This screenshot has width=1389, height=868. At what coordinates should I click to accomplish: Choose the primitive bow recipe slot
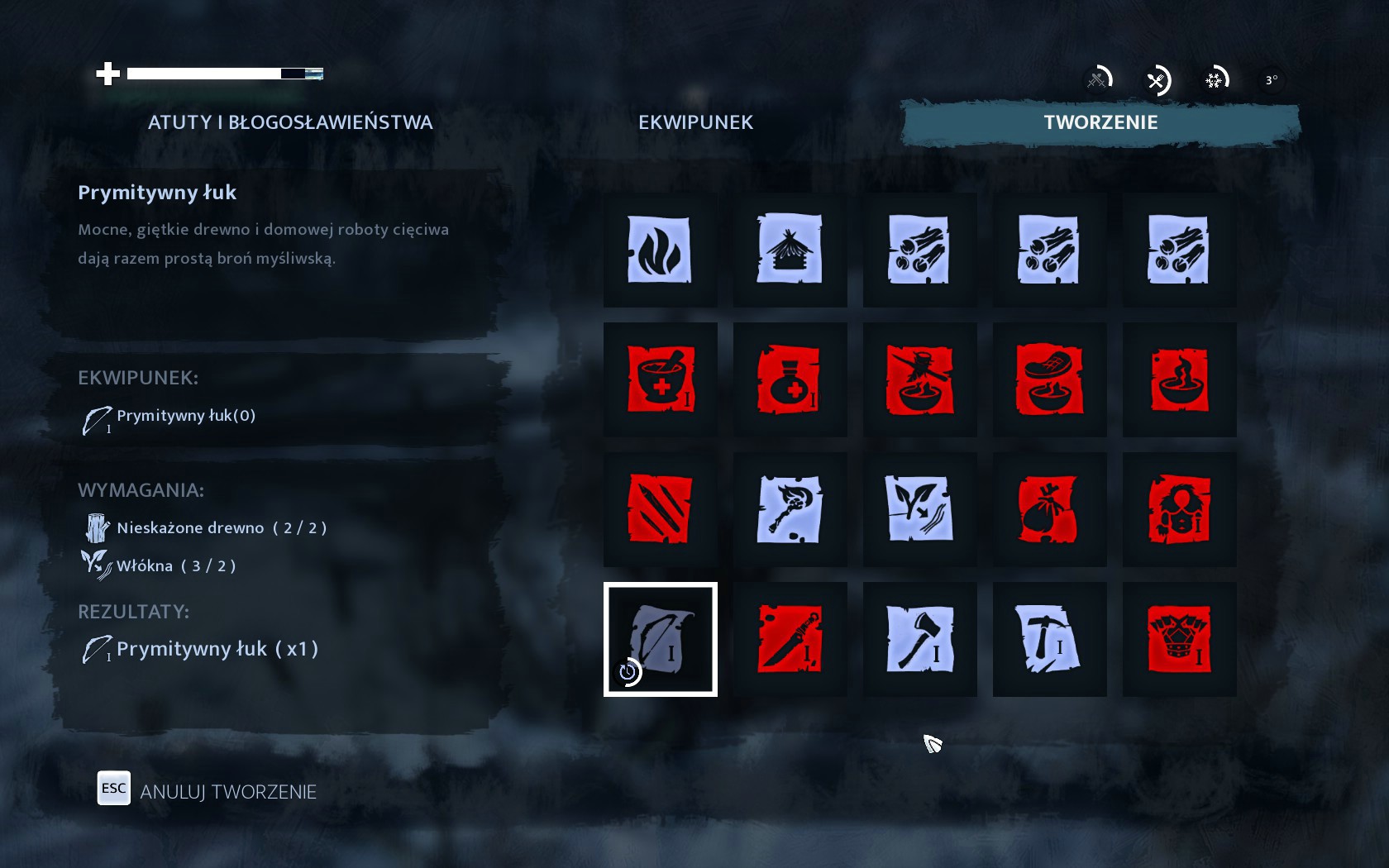660,639
